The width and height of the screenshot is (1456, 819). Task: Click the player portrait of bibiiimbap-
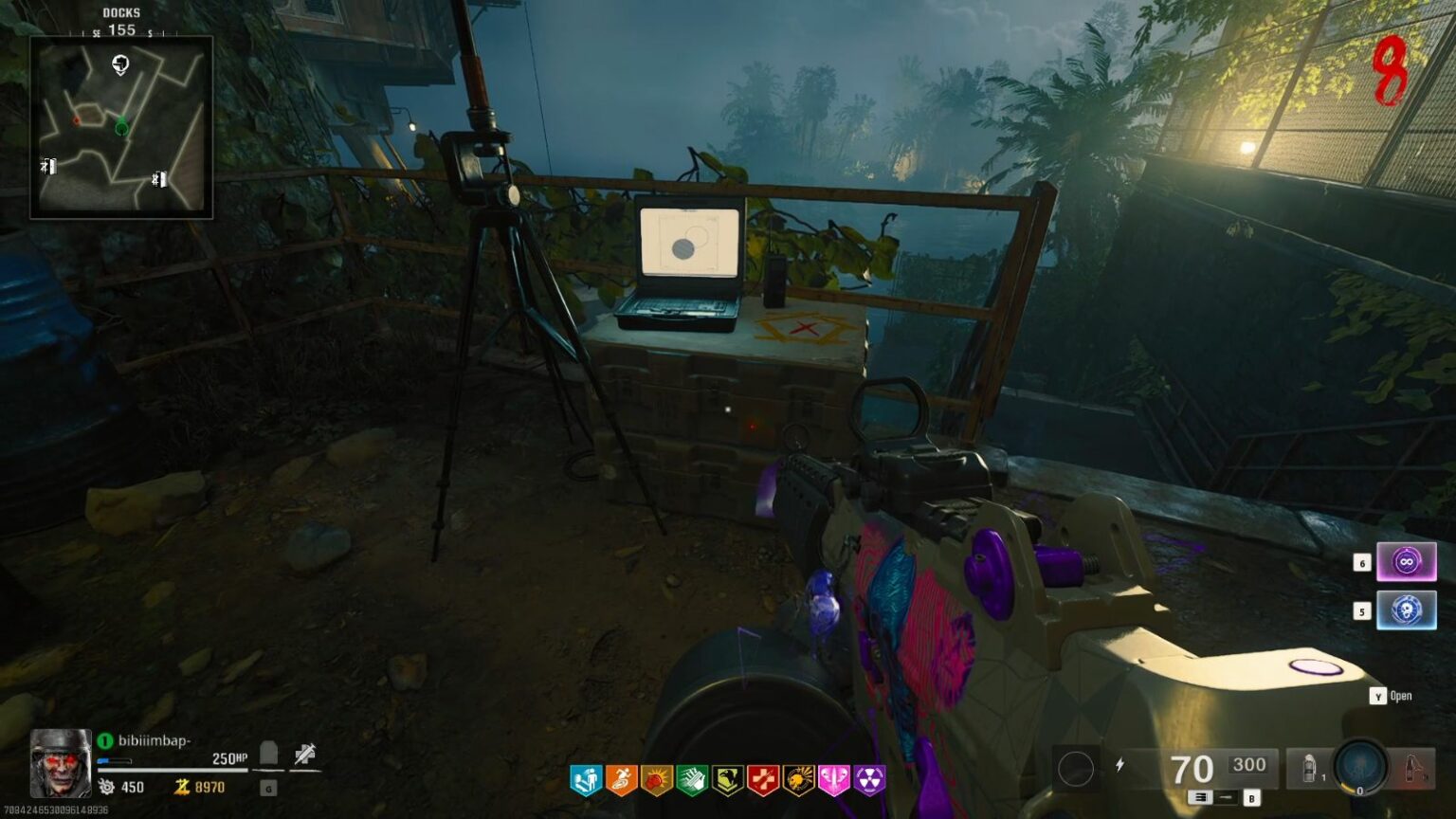[59, 770]
